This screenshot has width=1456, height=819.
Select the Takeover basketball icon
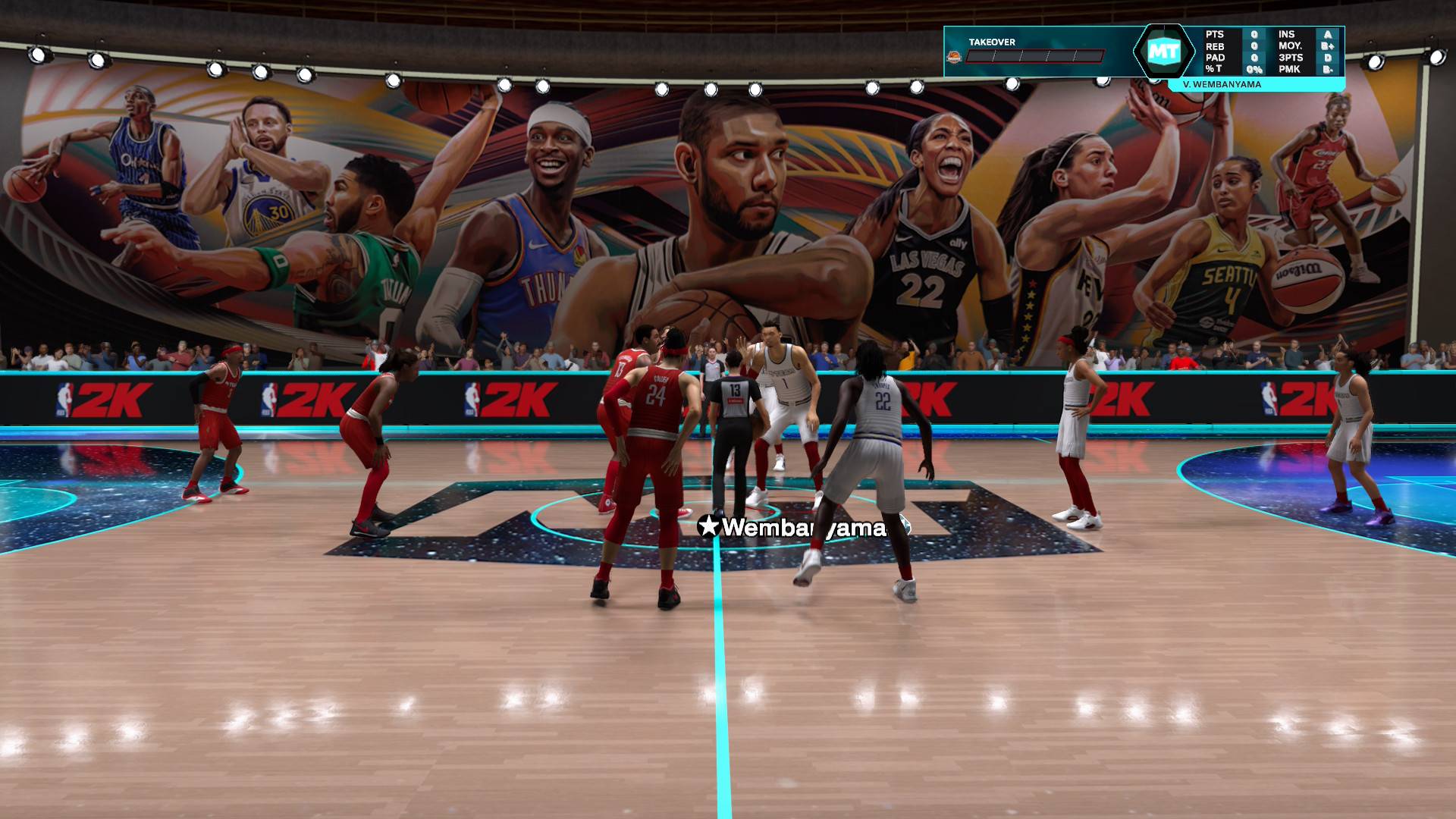click(954, 57)
